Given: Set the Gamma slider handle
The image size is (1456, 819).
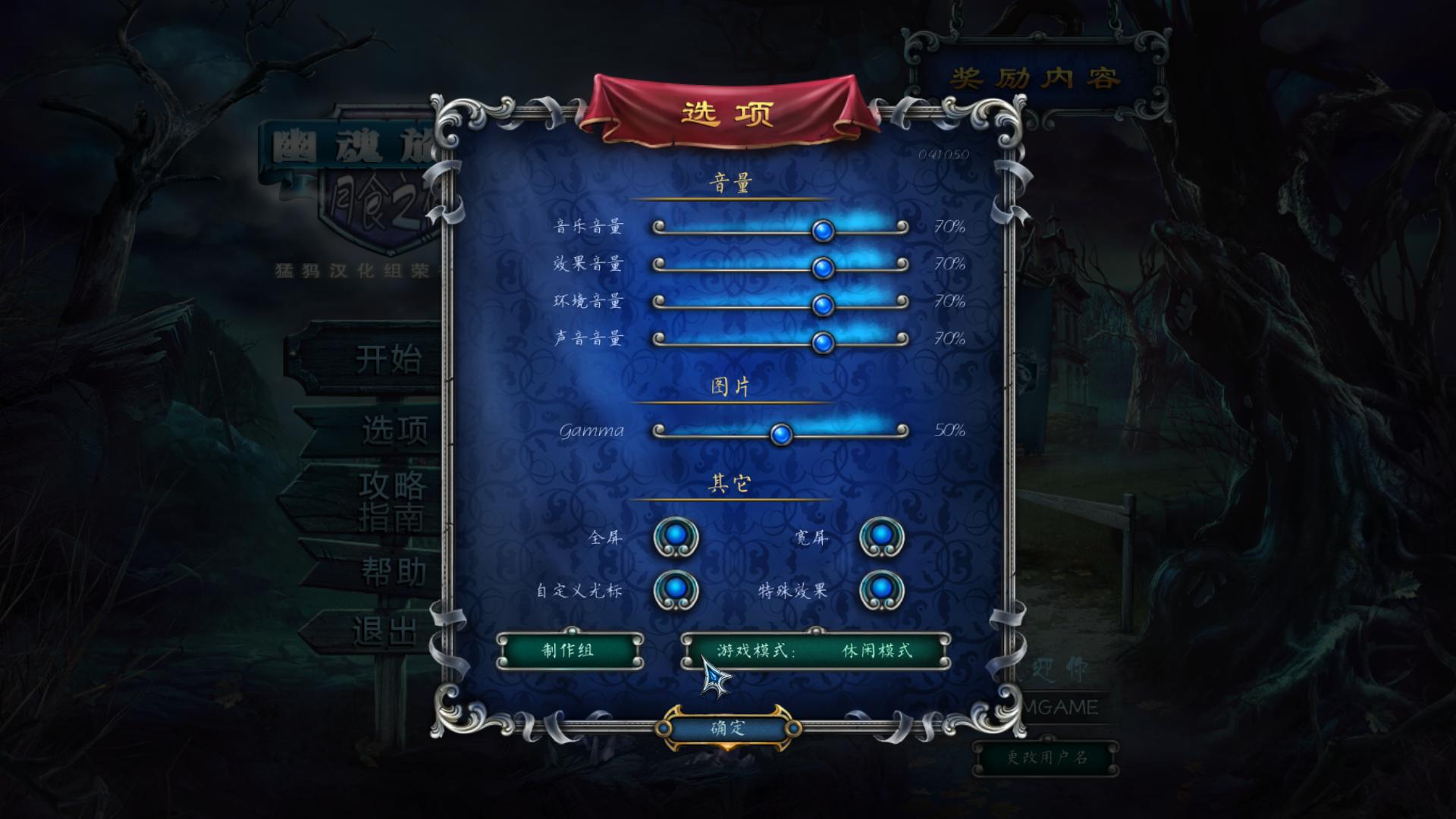Looking at the screenshot, I should pos(781,434).
